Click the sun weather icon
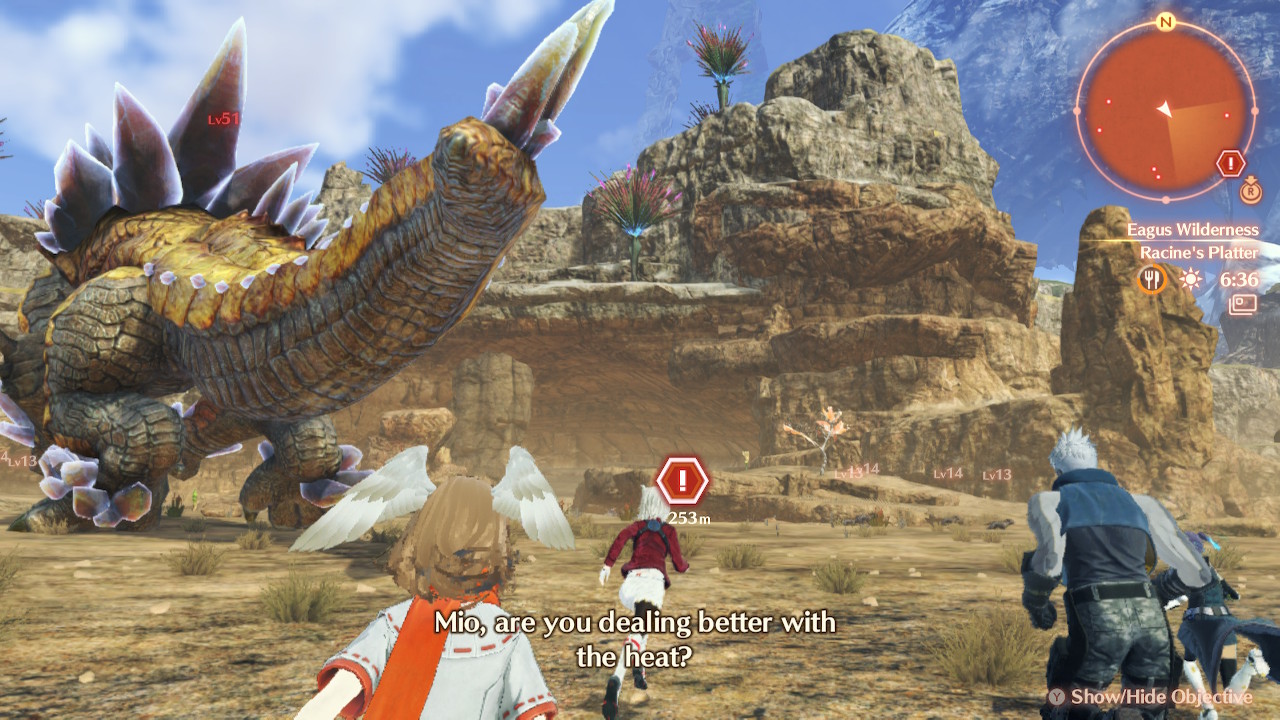The height and width of the screenshot is (720, 1280). [1189, 279]
